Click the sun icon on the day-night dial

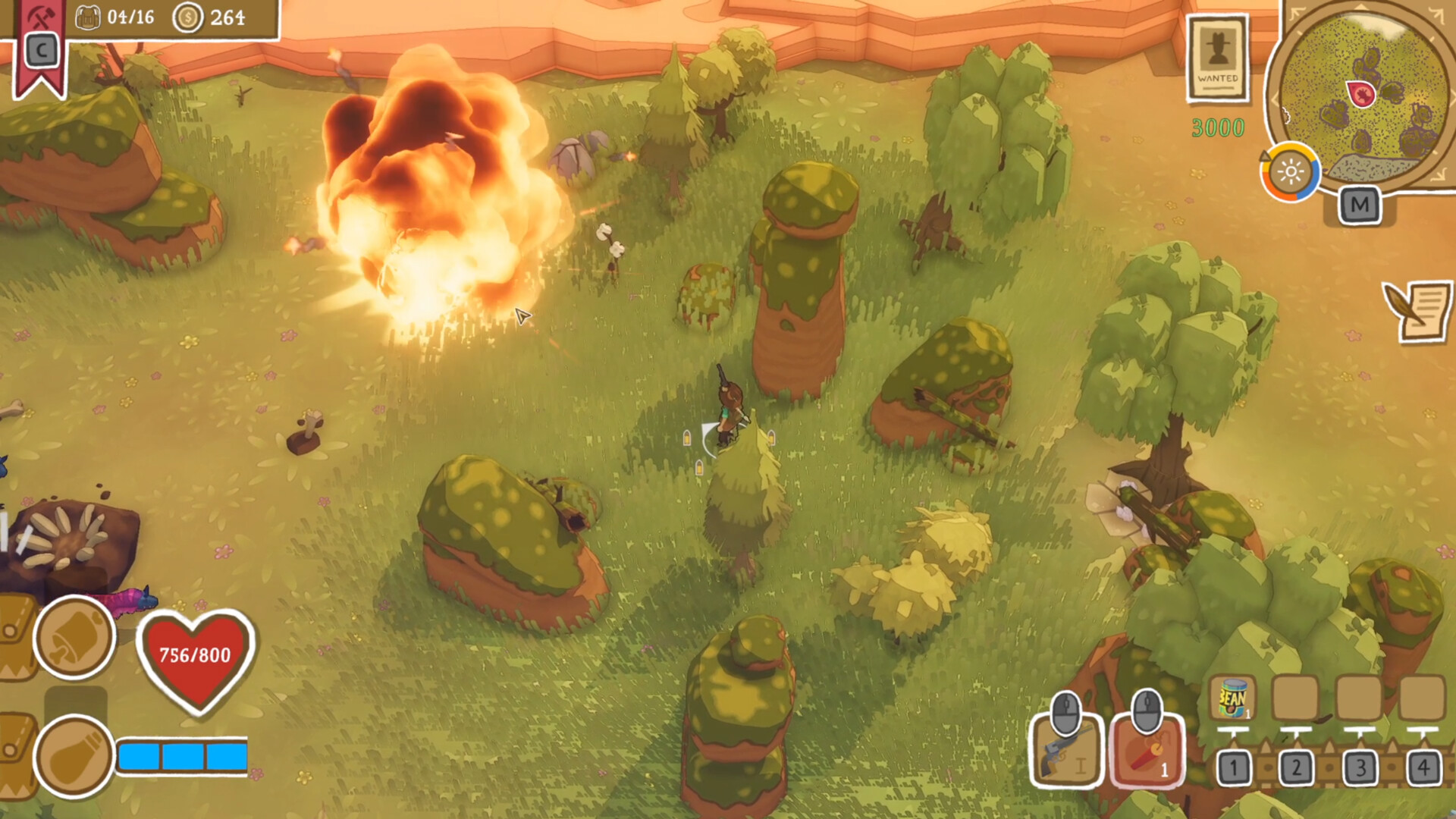click(x=1291, y=172)
